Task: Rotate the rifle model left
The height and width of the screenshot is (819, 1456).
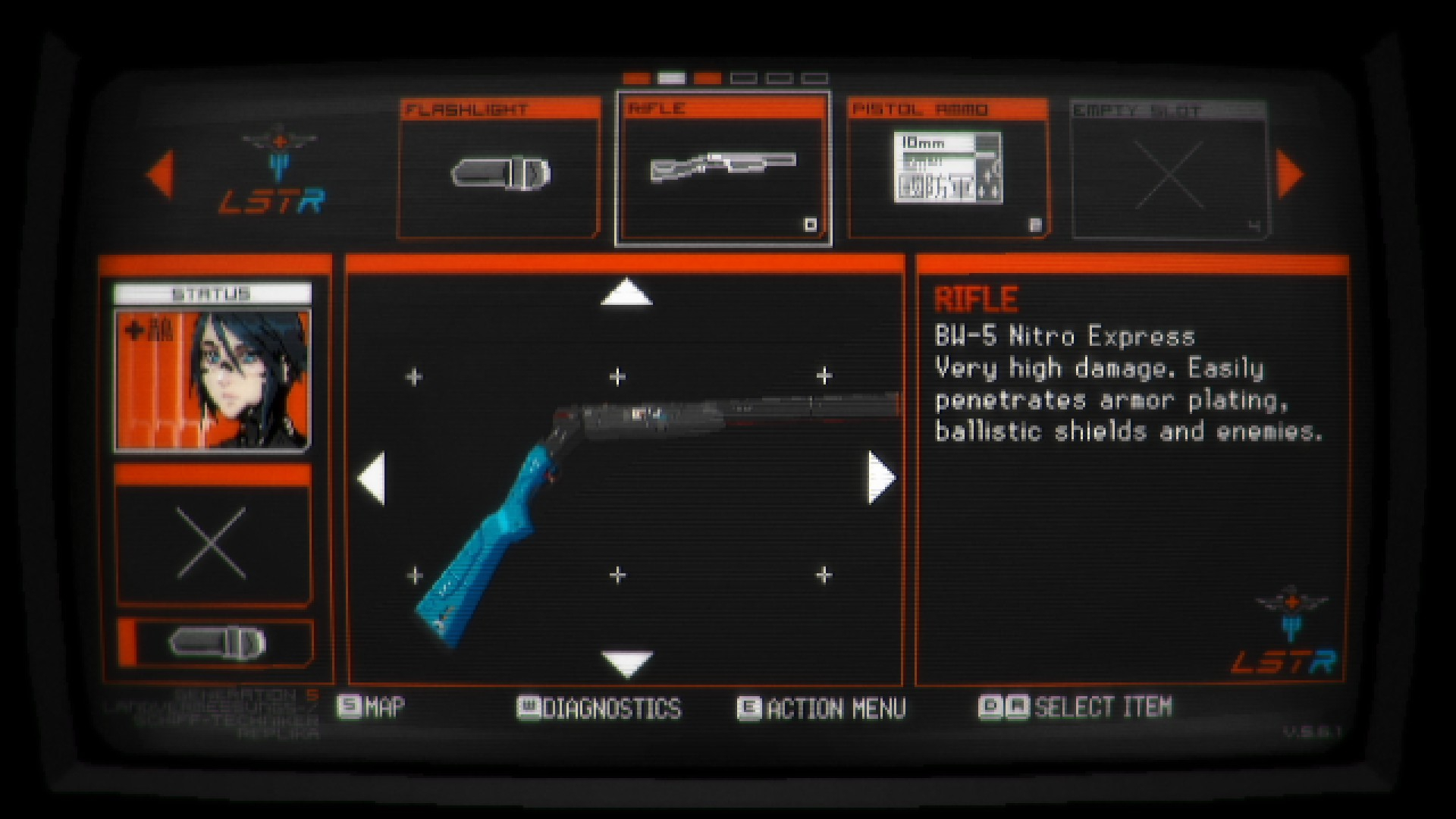Action: [372, 478]
